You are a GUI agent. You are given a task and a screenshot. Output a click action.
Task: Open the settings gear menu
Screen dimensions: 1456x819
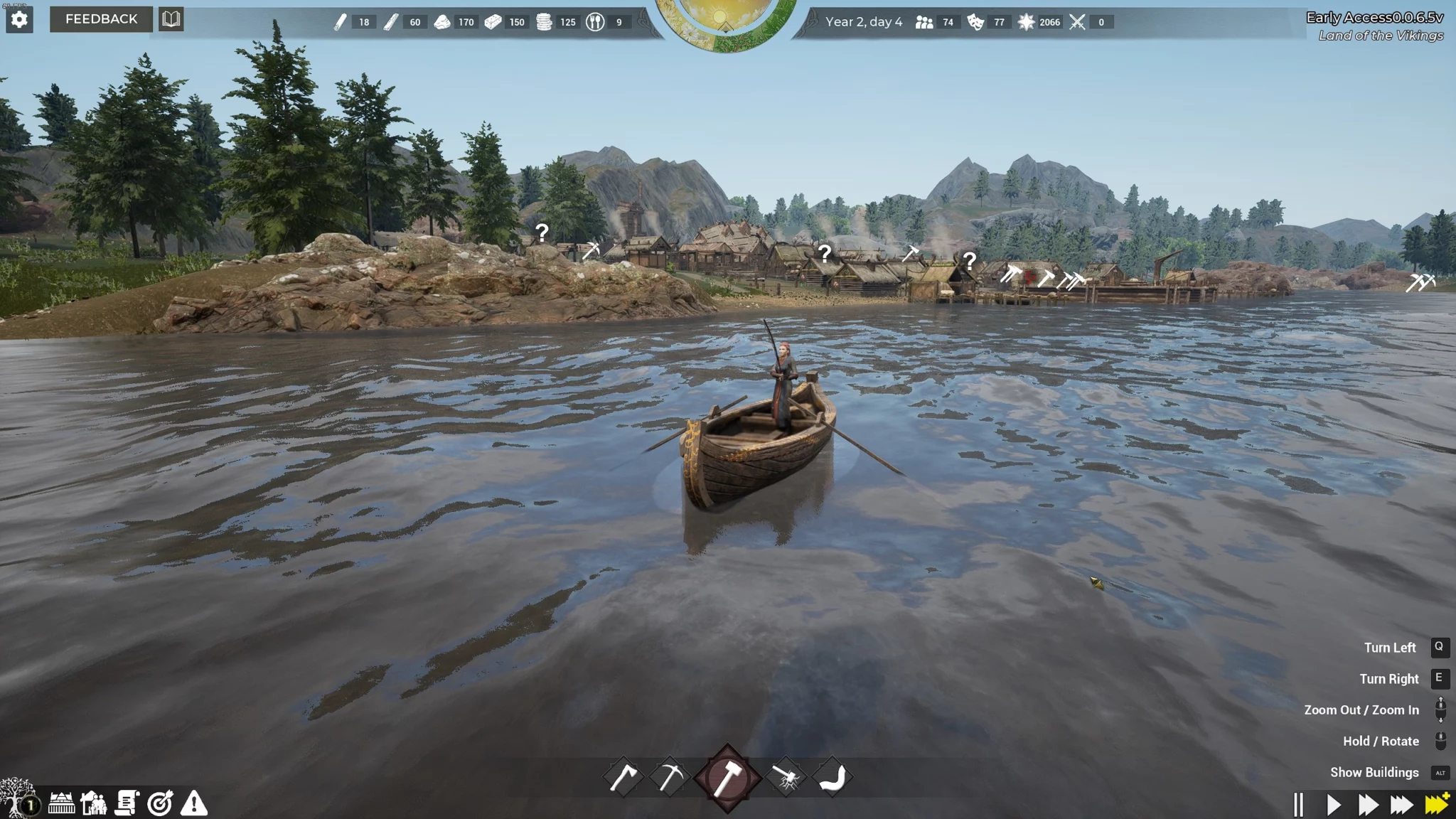(x=19, y=19)
